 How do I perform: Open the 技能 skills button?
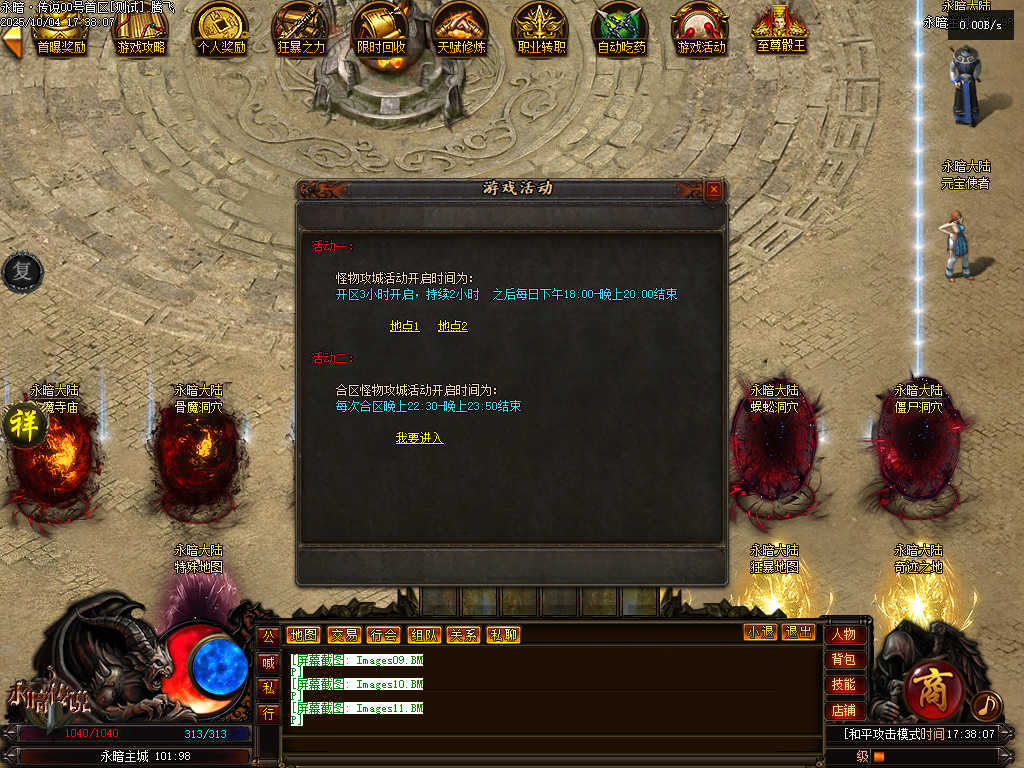point(843,685)
